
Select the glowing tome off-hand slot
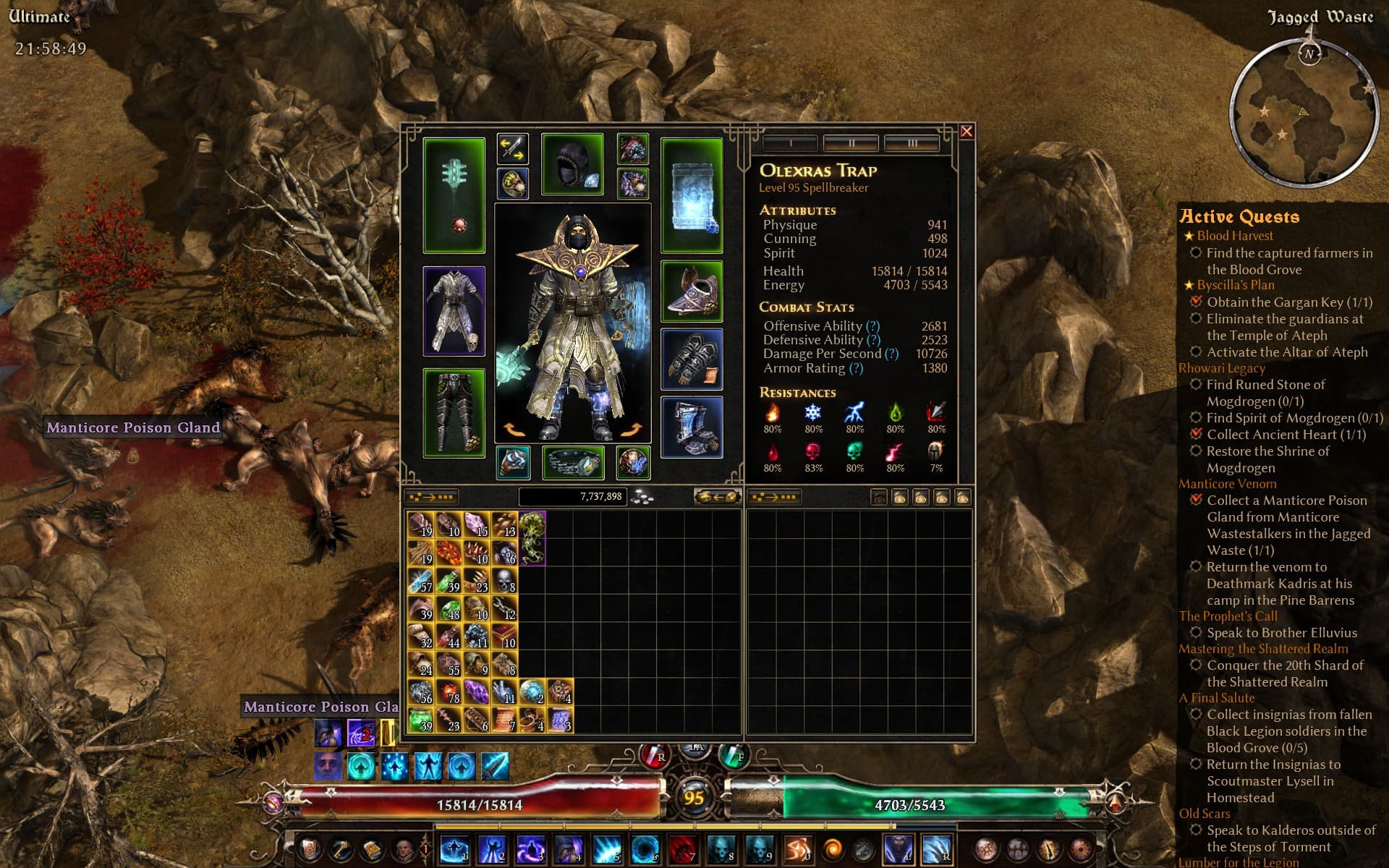tap(692, 195)
